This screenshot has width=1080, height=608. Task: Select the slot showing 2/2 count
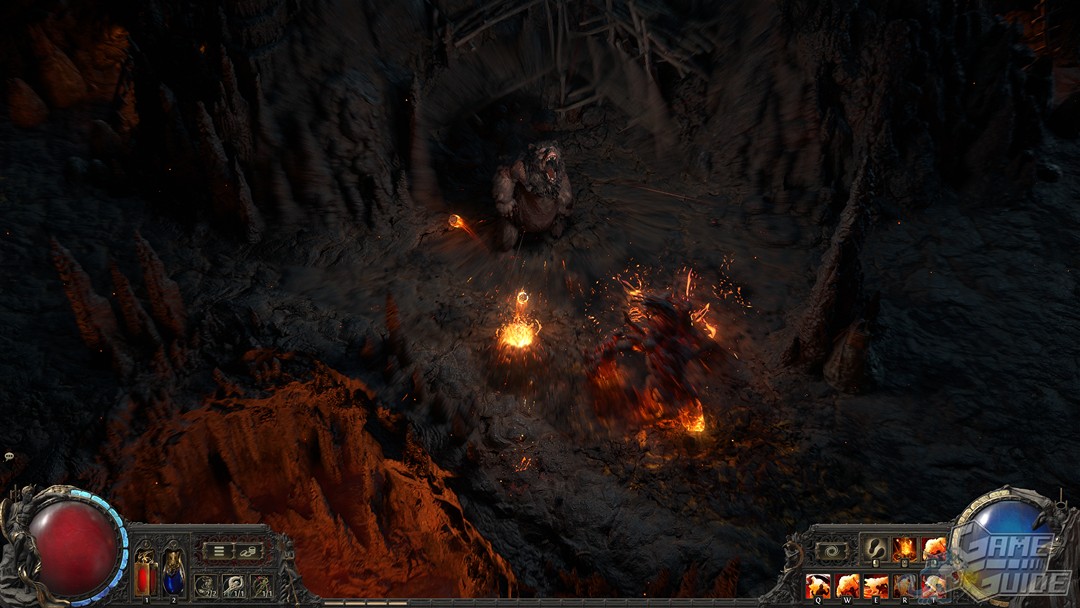pyautogui.click(x=205, y=585)
